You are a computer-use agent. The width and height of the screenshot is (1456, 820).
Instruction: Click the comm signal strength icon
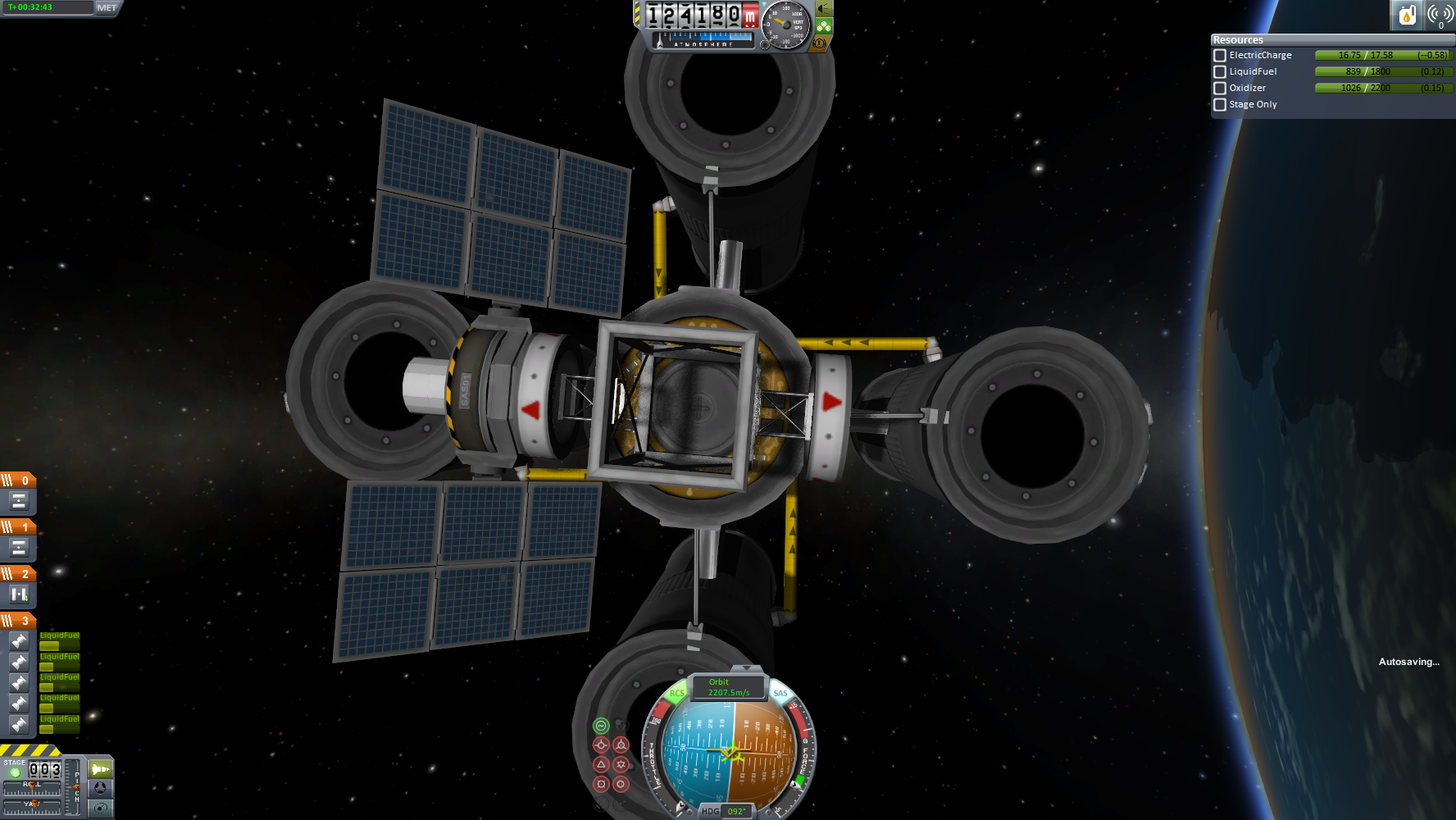pyautogui.click(x=1440, y=15)
